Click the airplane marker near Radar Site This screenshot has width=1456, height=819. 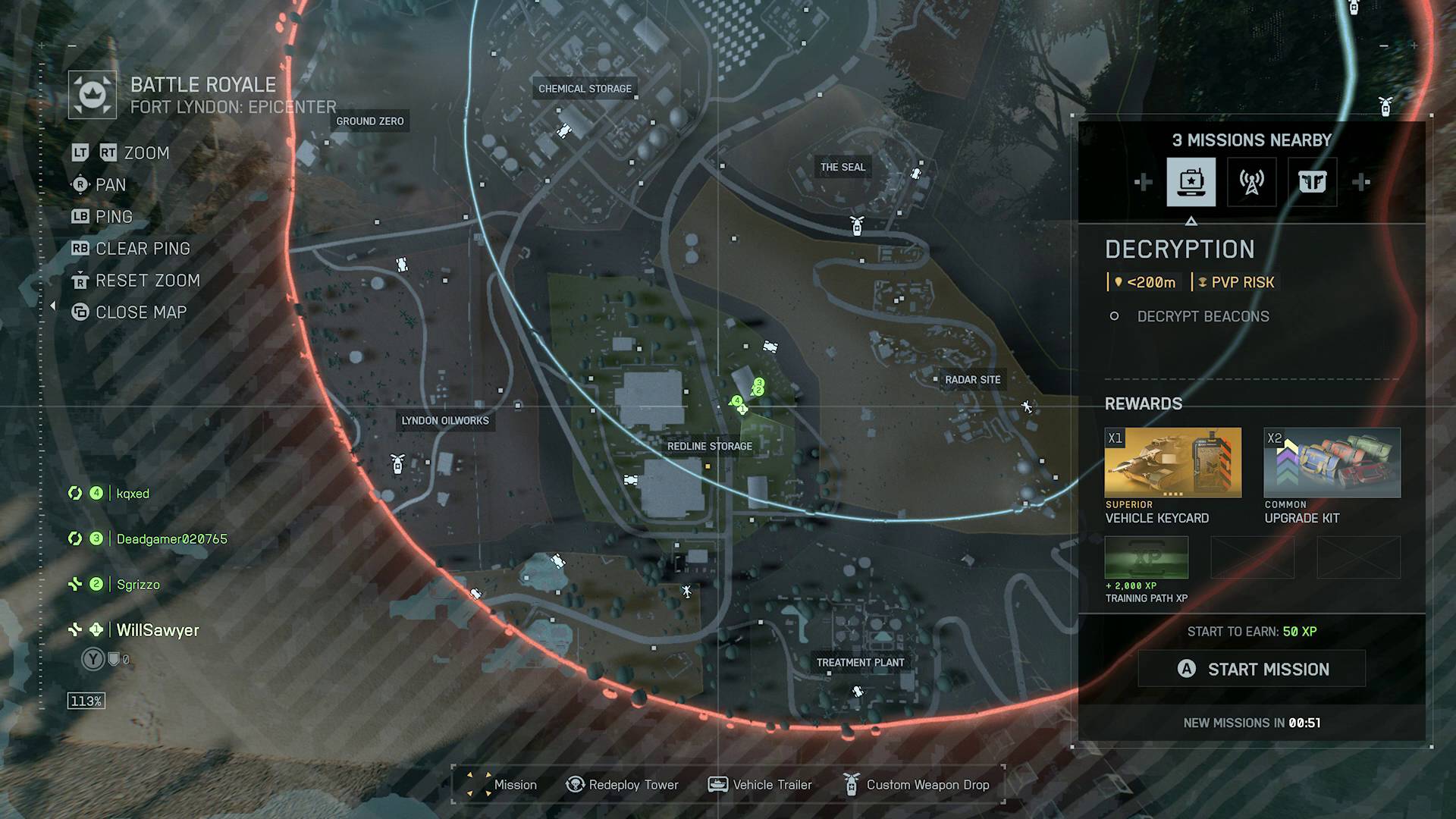1026,407
